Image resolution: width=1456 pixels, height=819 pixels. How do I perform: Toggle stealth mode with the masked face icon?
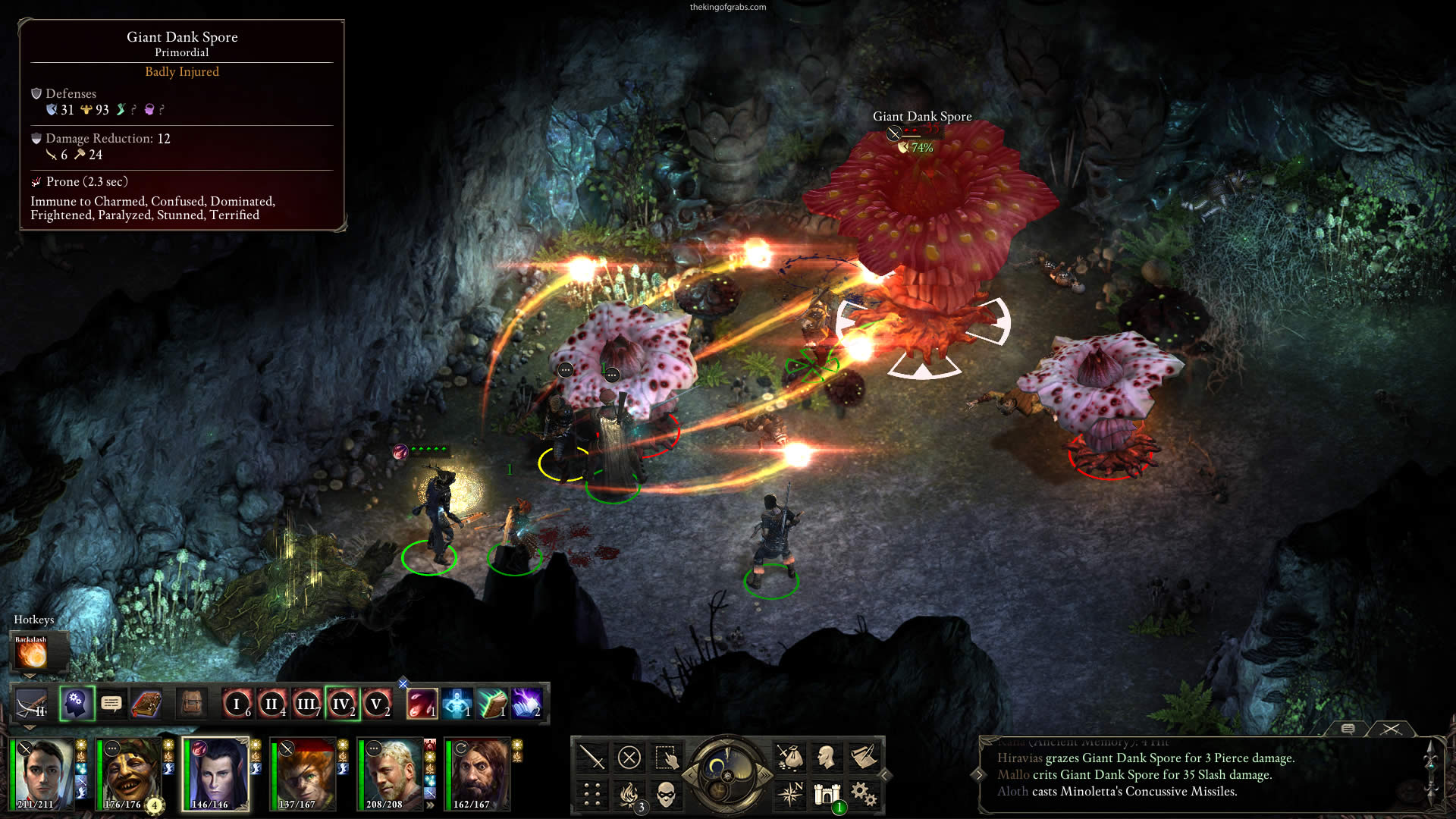666,794
